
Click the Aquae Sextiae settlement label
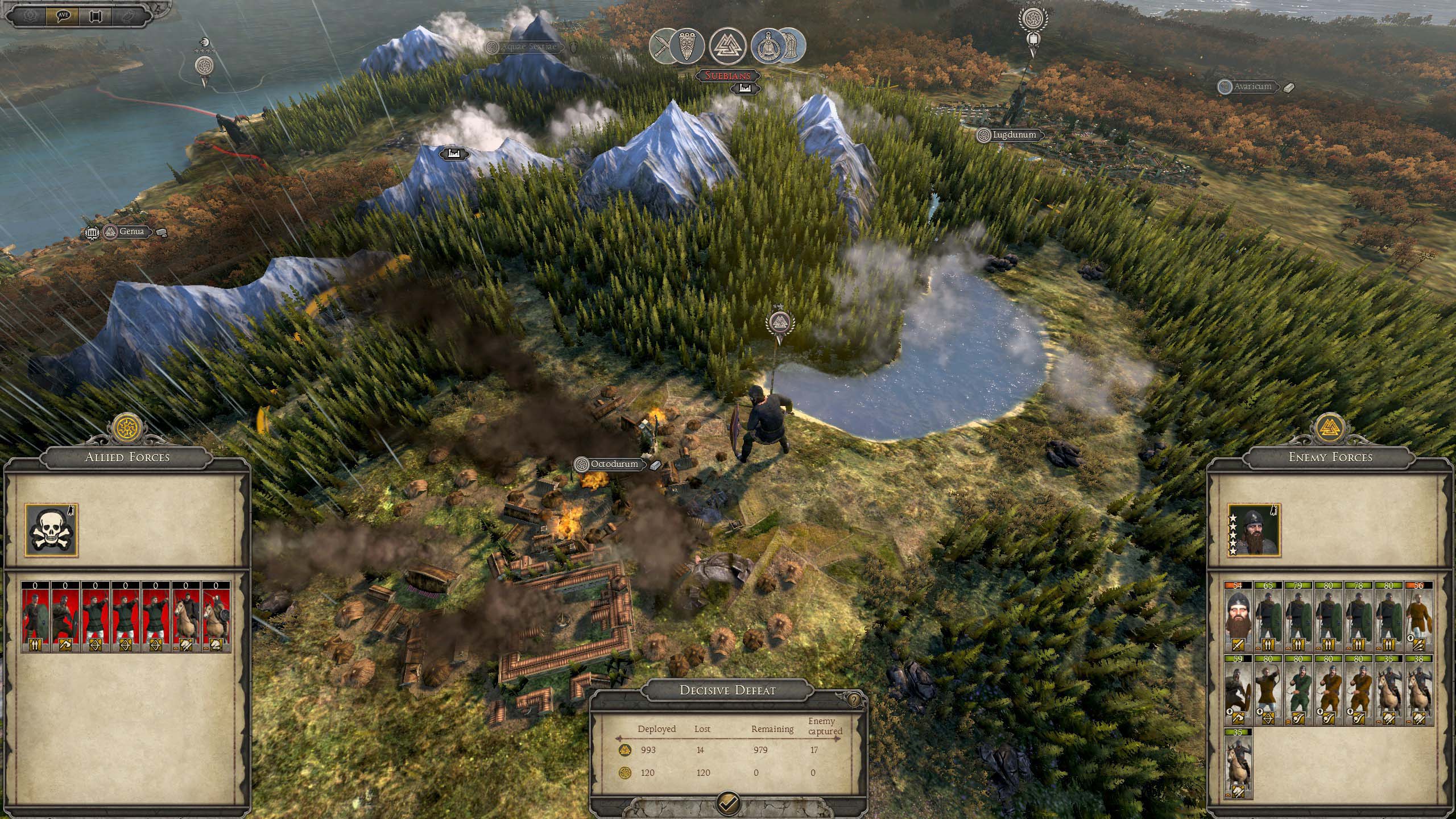529,47
